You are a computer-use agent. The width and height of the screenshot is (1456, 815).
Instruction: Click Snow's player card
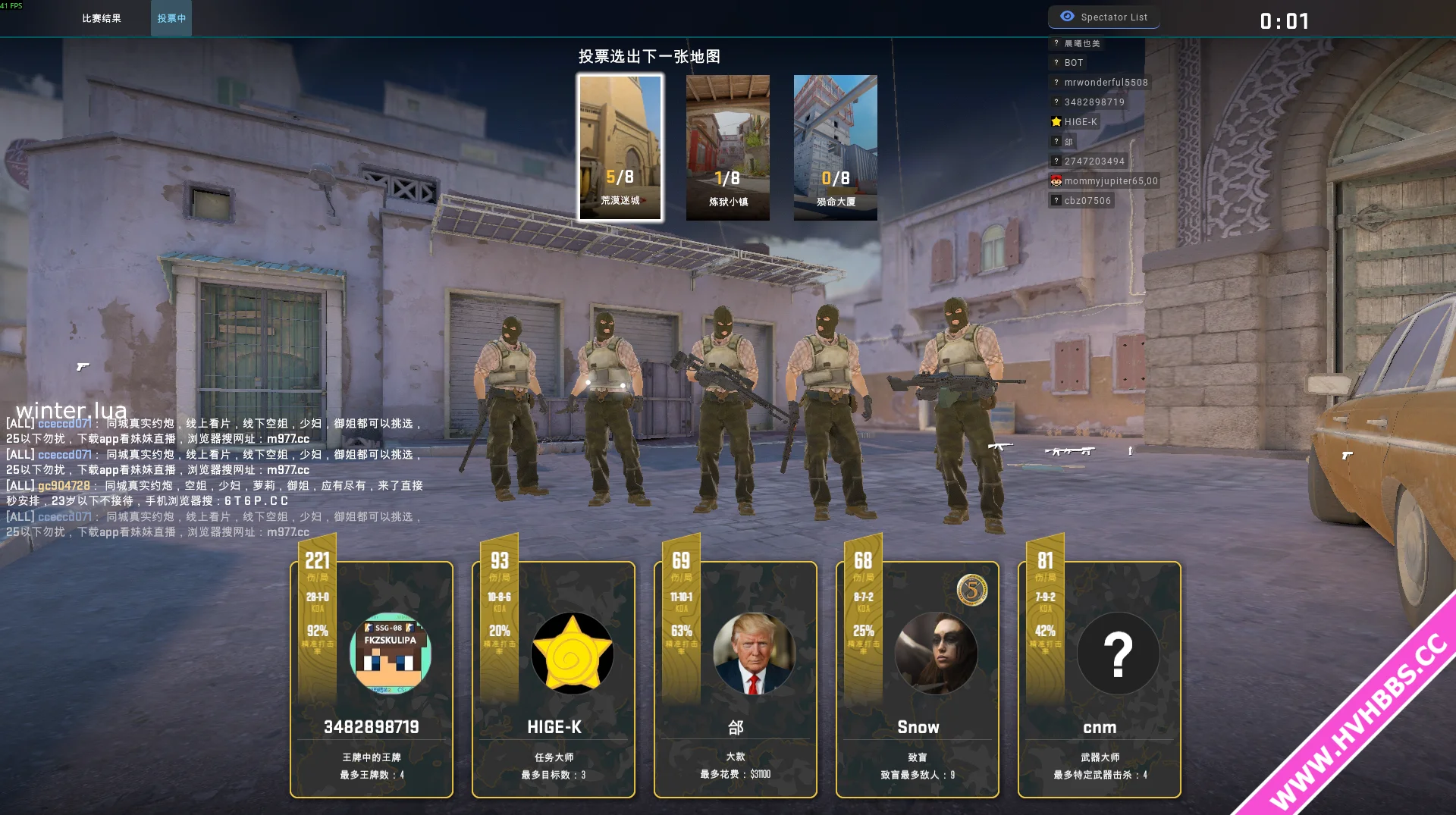918,679
